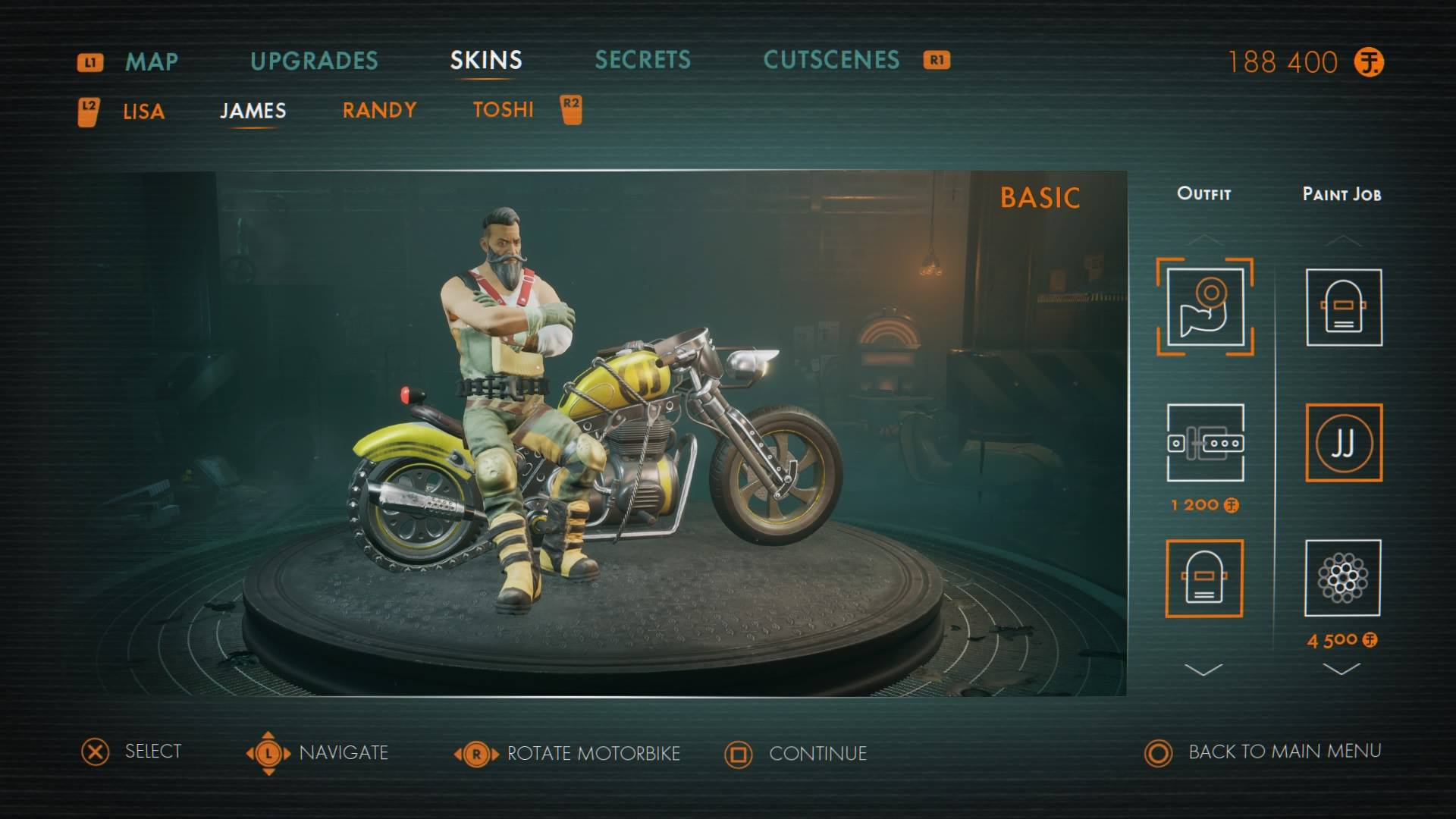Select the Skins tab
The image size is (1456, 819).
pos(486,61)
